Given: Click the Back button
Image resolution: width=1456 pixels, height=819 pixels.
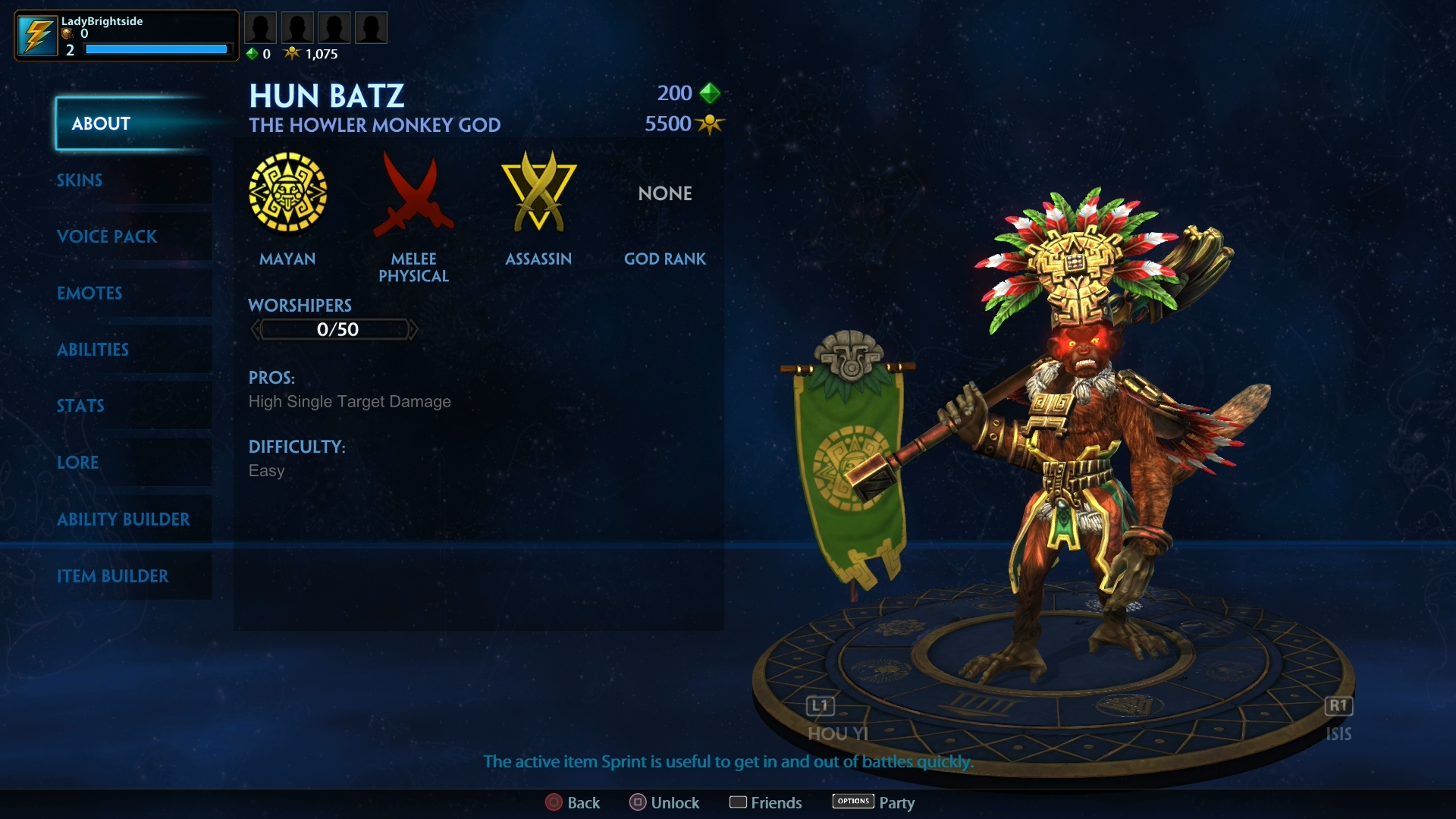Looking at the screenshot, I should point(573,802).
